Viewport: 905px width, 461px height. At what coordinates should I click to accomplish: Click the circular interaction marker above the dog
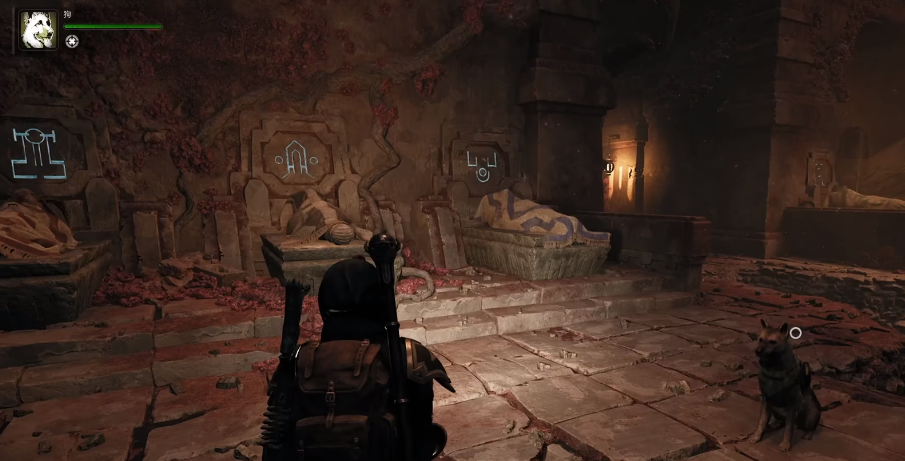click(795, 332)
